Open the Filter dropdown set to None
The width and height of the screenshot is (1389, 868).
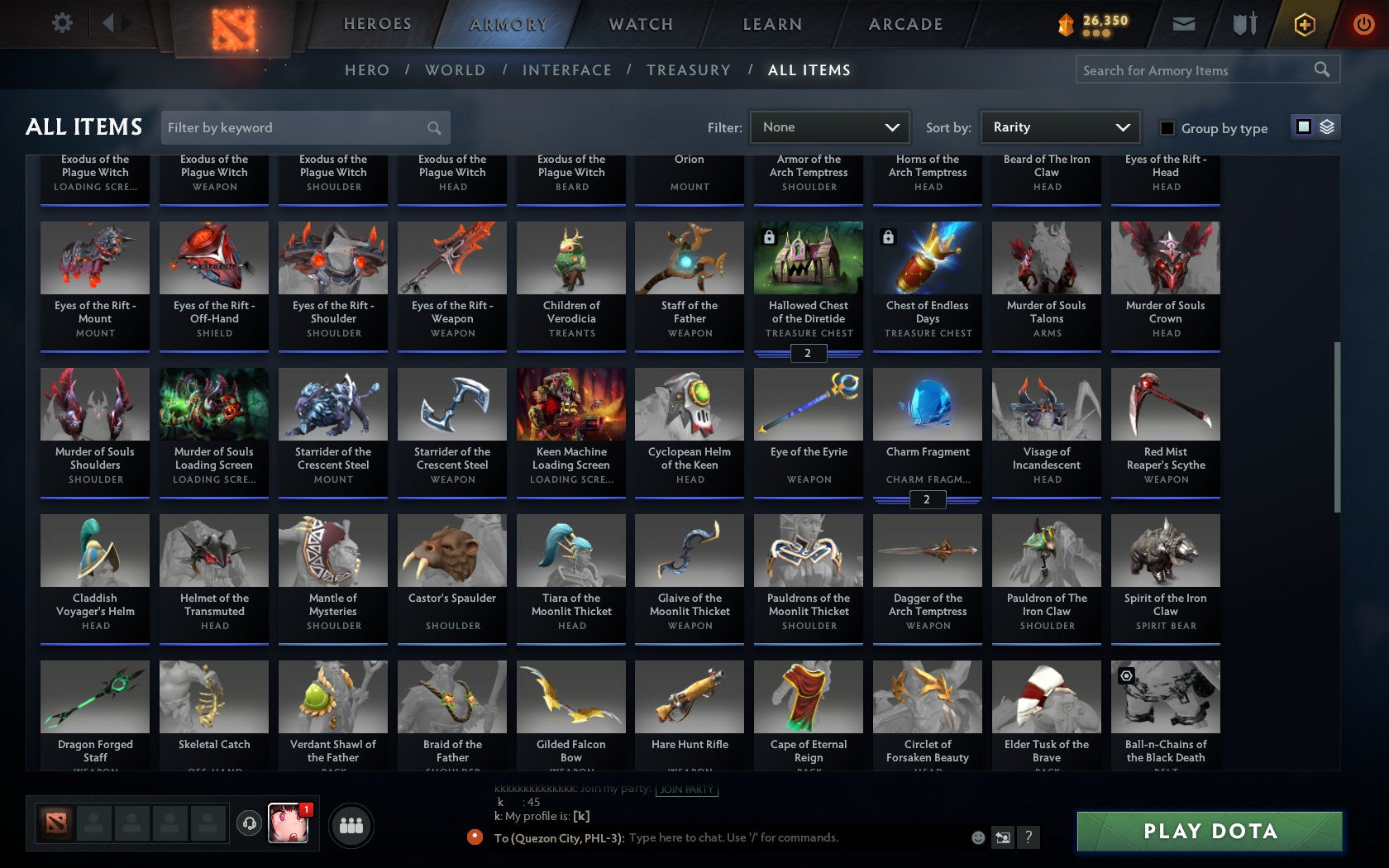point(829,127)
